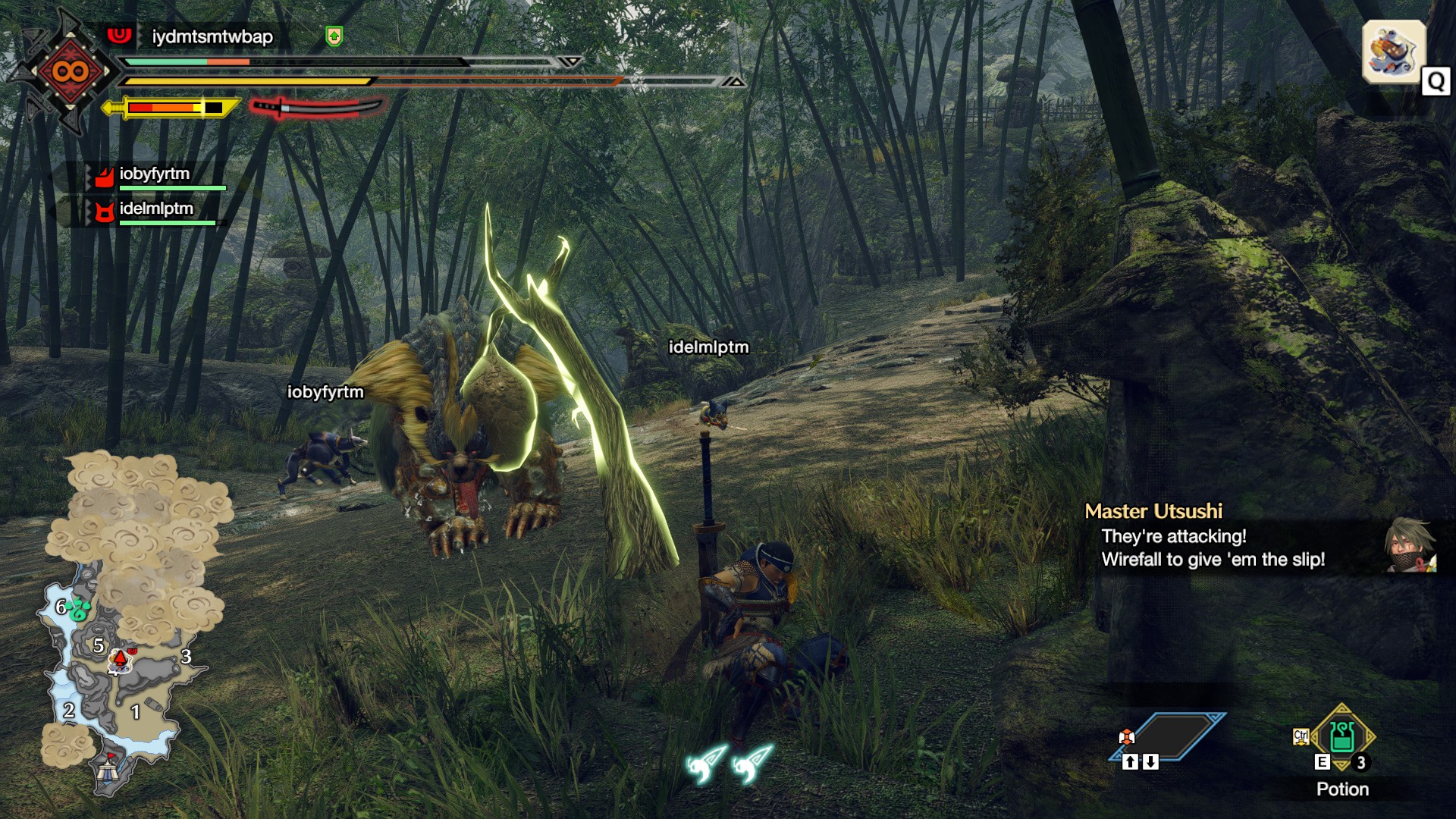
Task: Click the base camp tent on minimap
Action: 107,773
